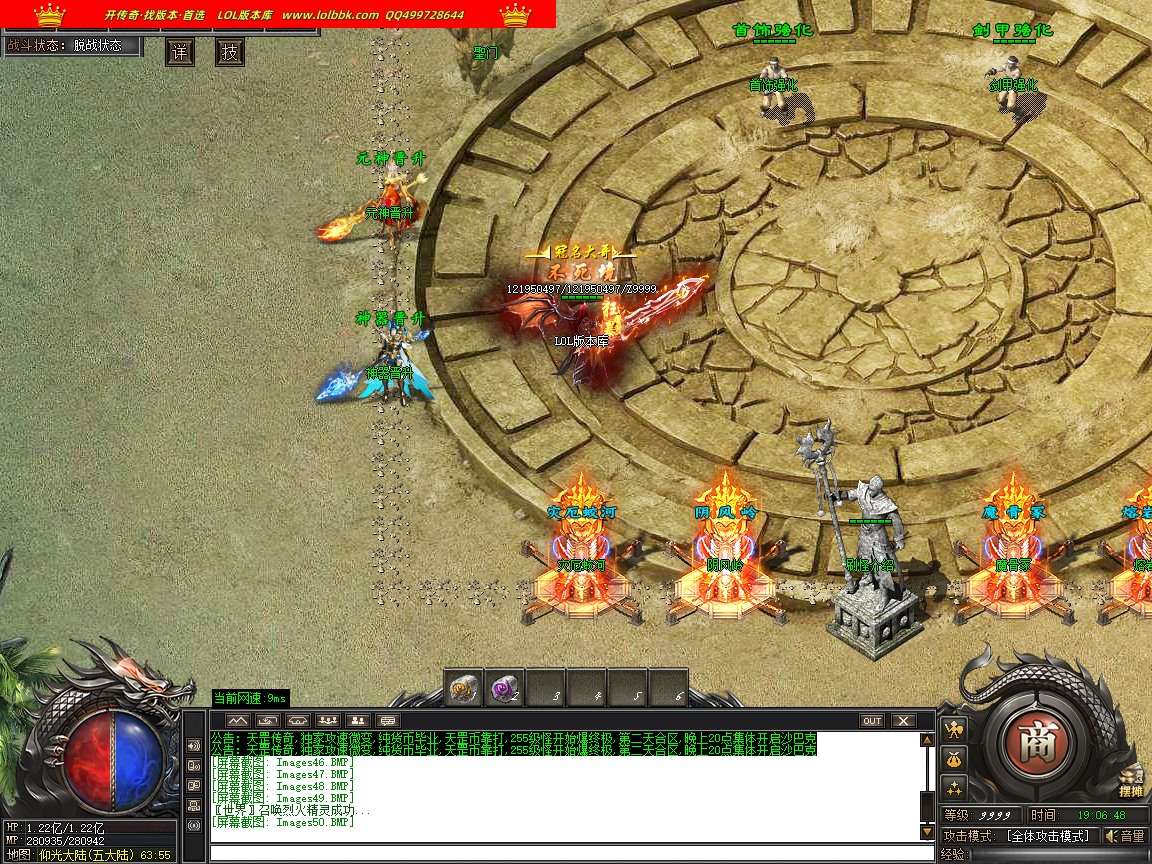This screenshot has height=864, width=1152.
Task: Toggle the 音量 volume button
Action: [x=1125, y=836]
